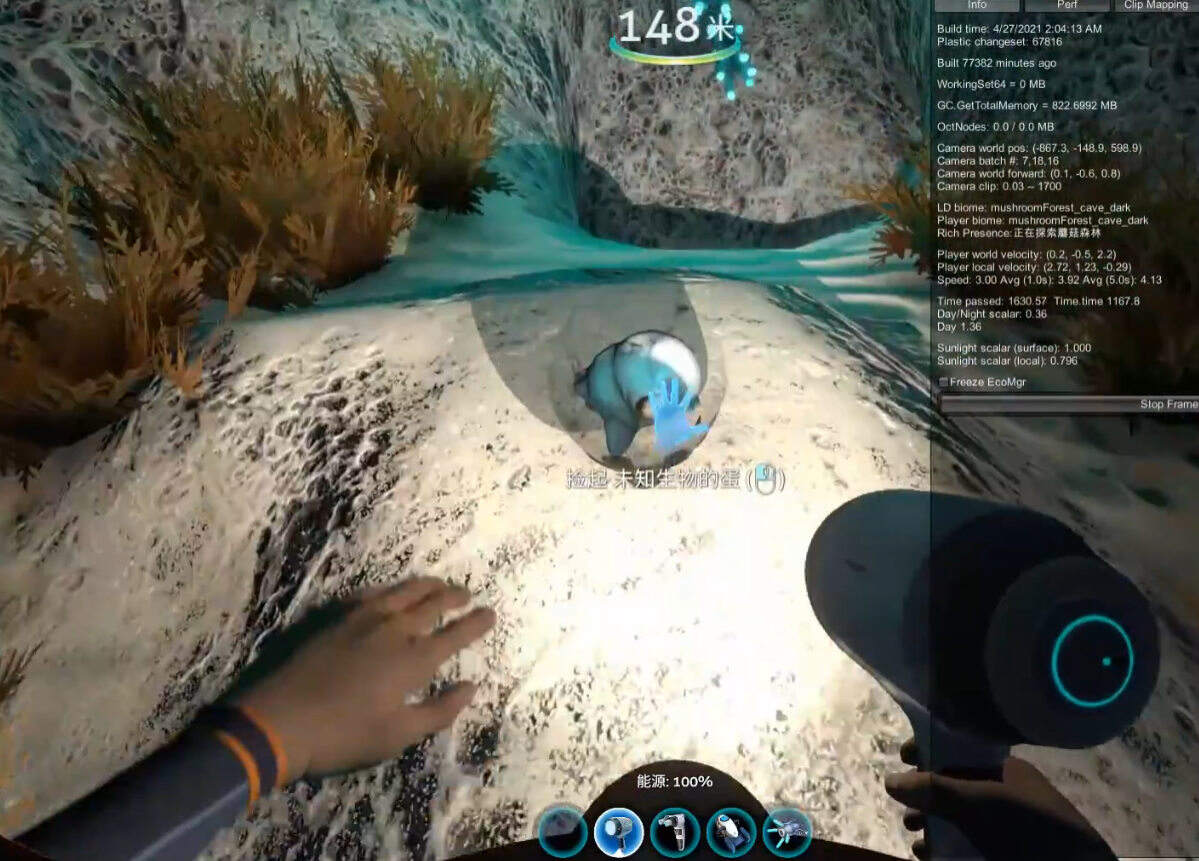Select the propeller-shaped tool hotbar slot
The height and width of the screenshot is (861, 1199).
point(787,831)
